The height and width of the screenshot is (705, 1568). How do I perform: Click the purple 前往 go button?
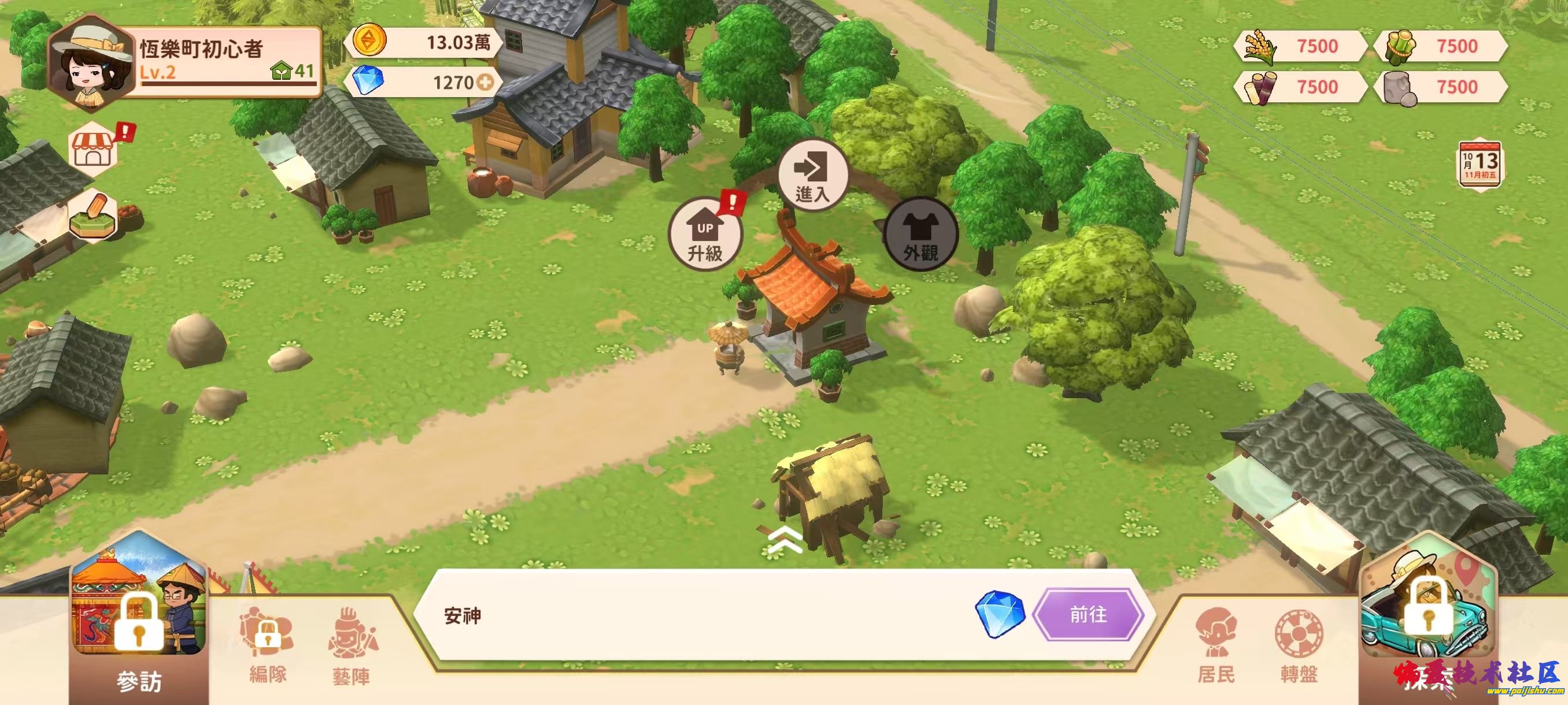[1088, 614]
